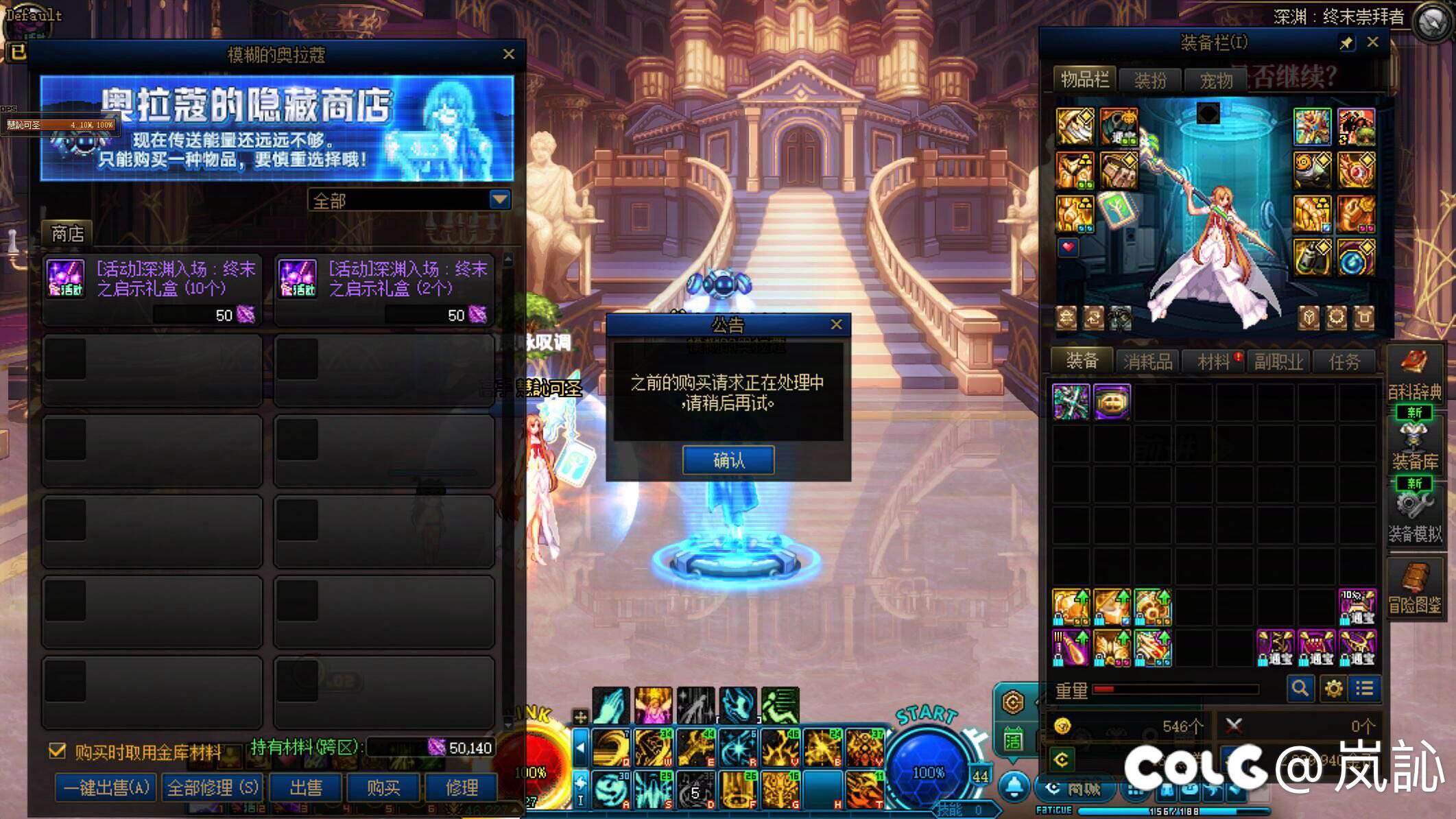Switch to the 装扮 avatar tab
The image size is (1456, 819).
pyautogui.click(x=1150, y=80)
